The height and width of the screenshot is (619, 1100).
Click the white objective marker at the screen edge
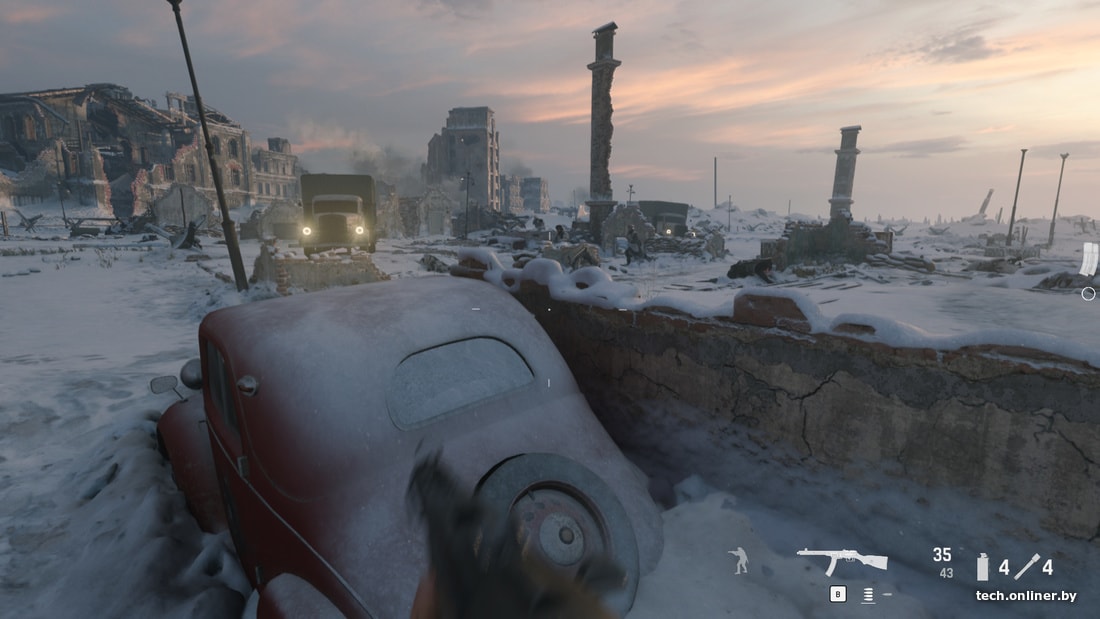[x=1089, y=259]
